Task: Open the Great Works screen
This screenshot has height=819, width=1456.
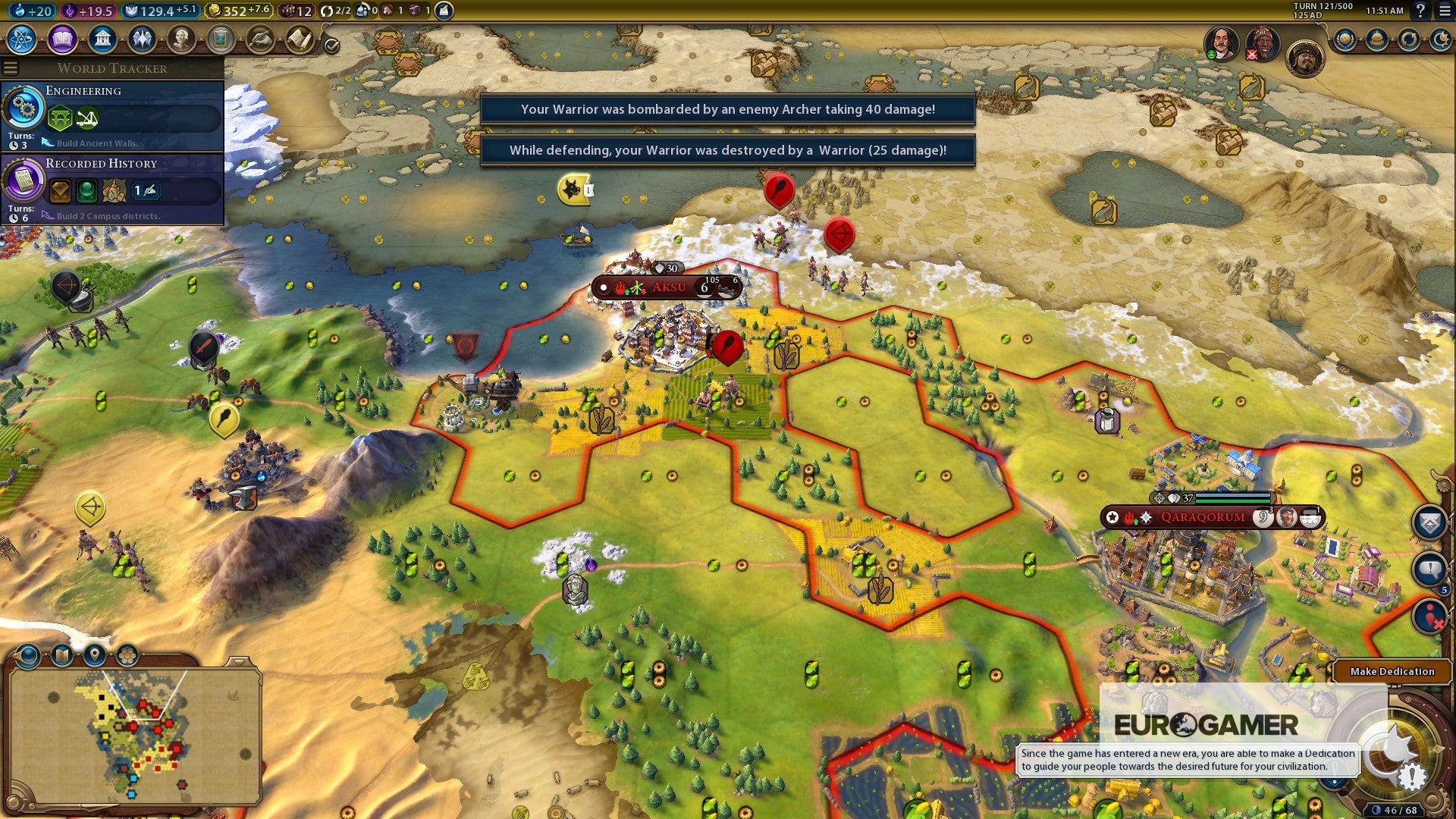Action: pyautogui.click(x=220, y=39)
